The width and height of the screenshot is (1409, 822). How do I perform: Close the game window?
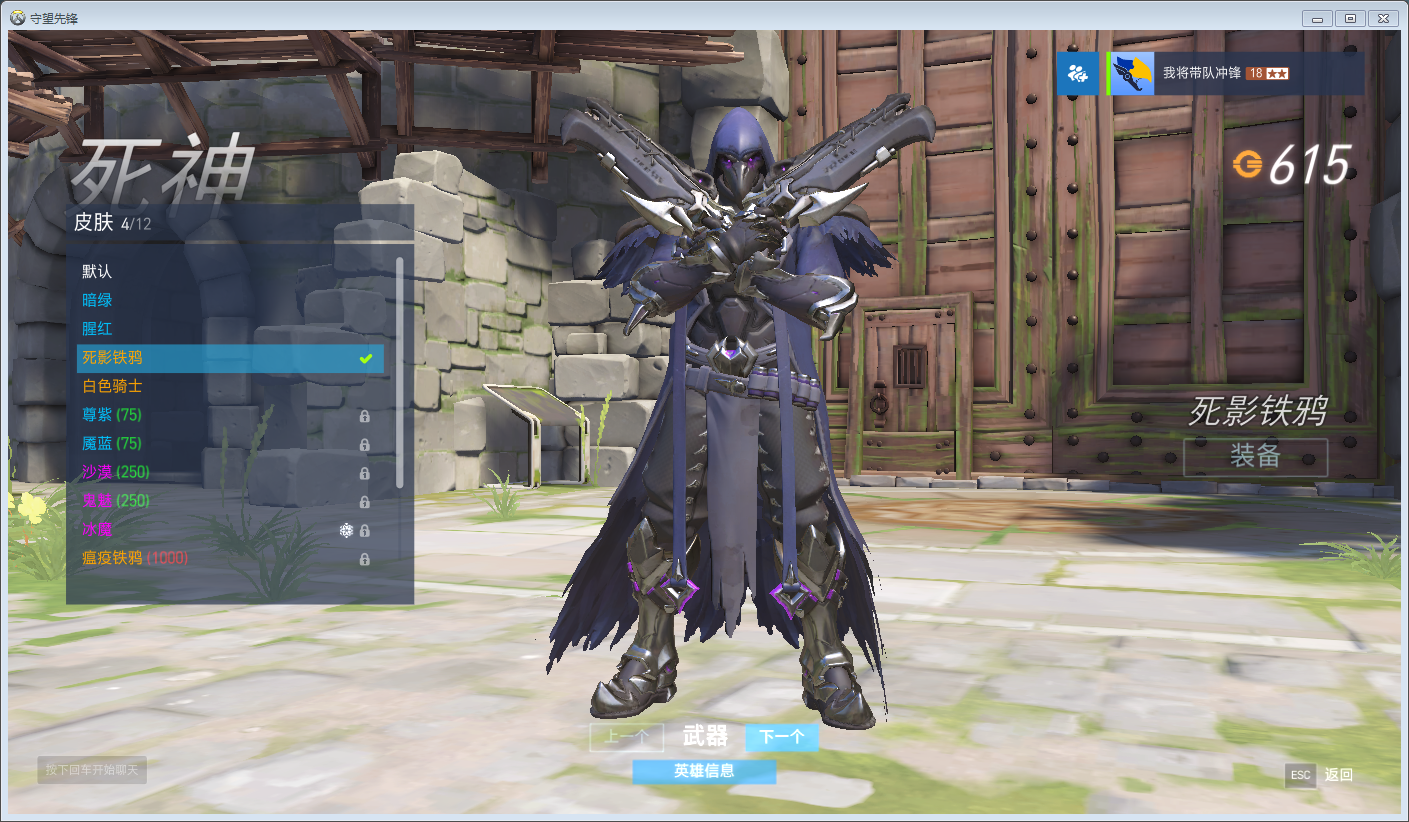[1383, 18]
